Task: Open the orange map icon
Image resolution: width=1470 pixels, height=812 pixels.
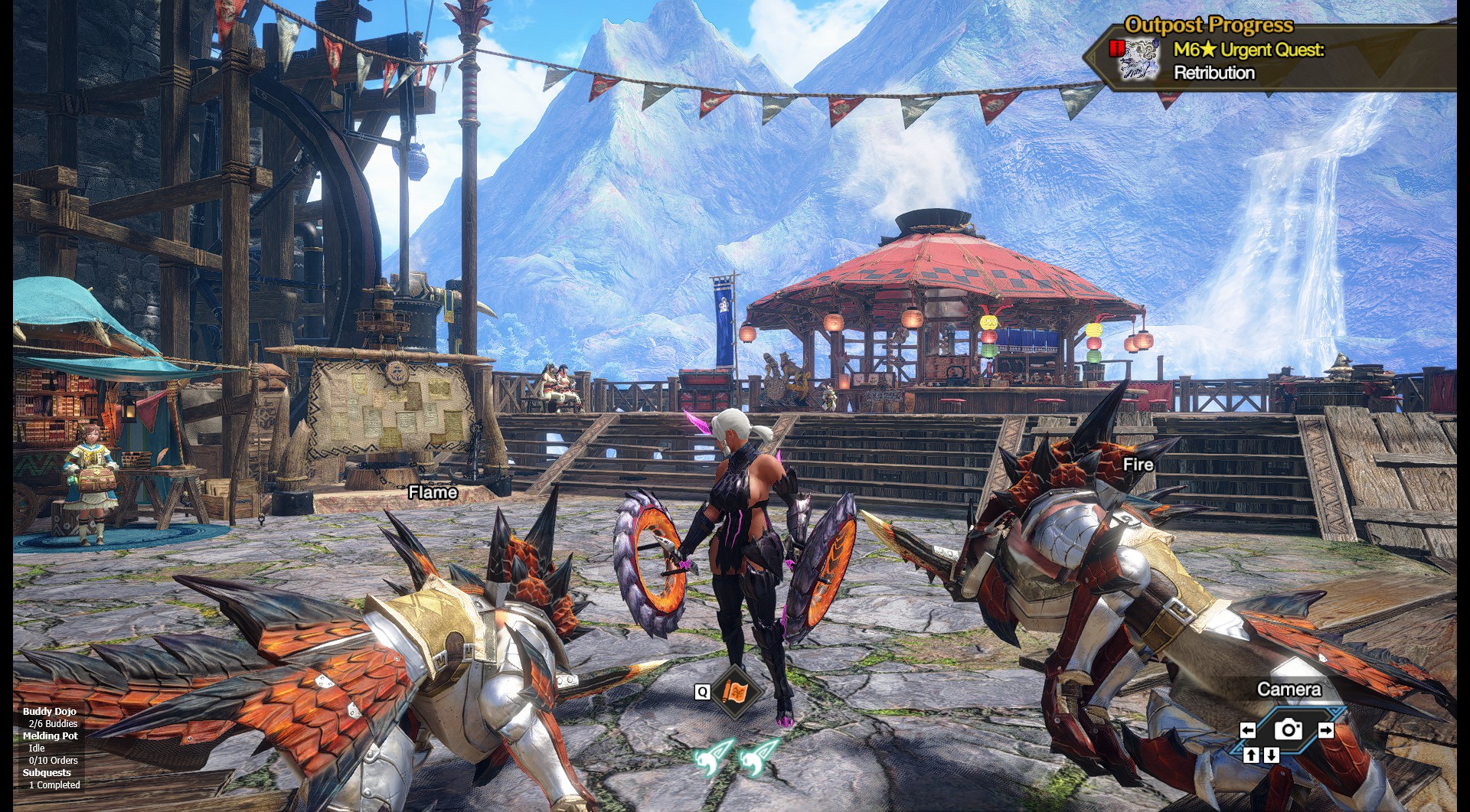Action: tap(735, 692)
